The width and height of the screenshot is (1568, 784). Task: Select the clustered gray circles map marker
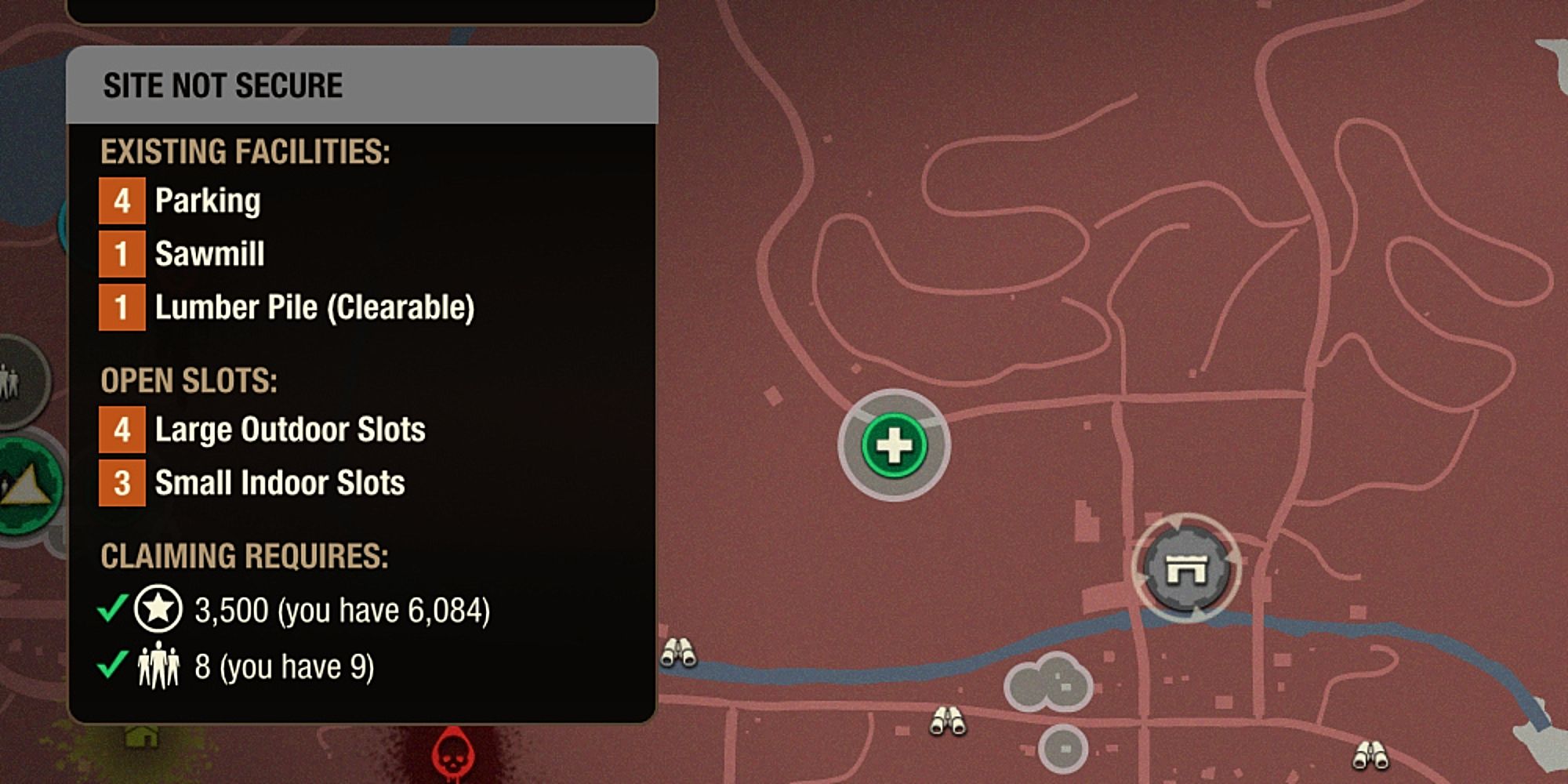tap(1049, 682)
